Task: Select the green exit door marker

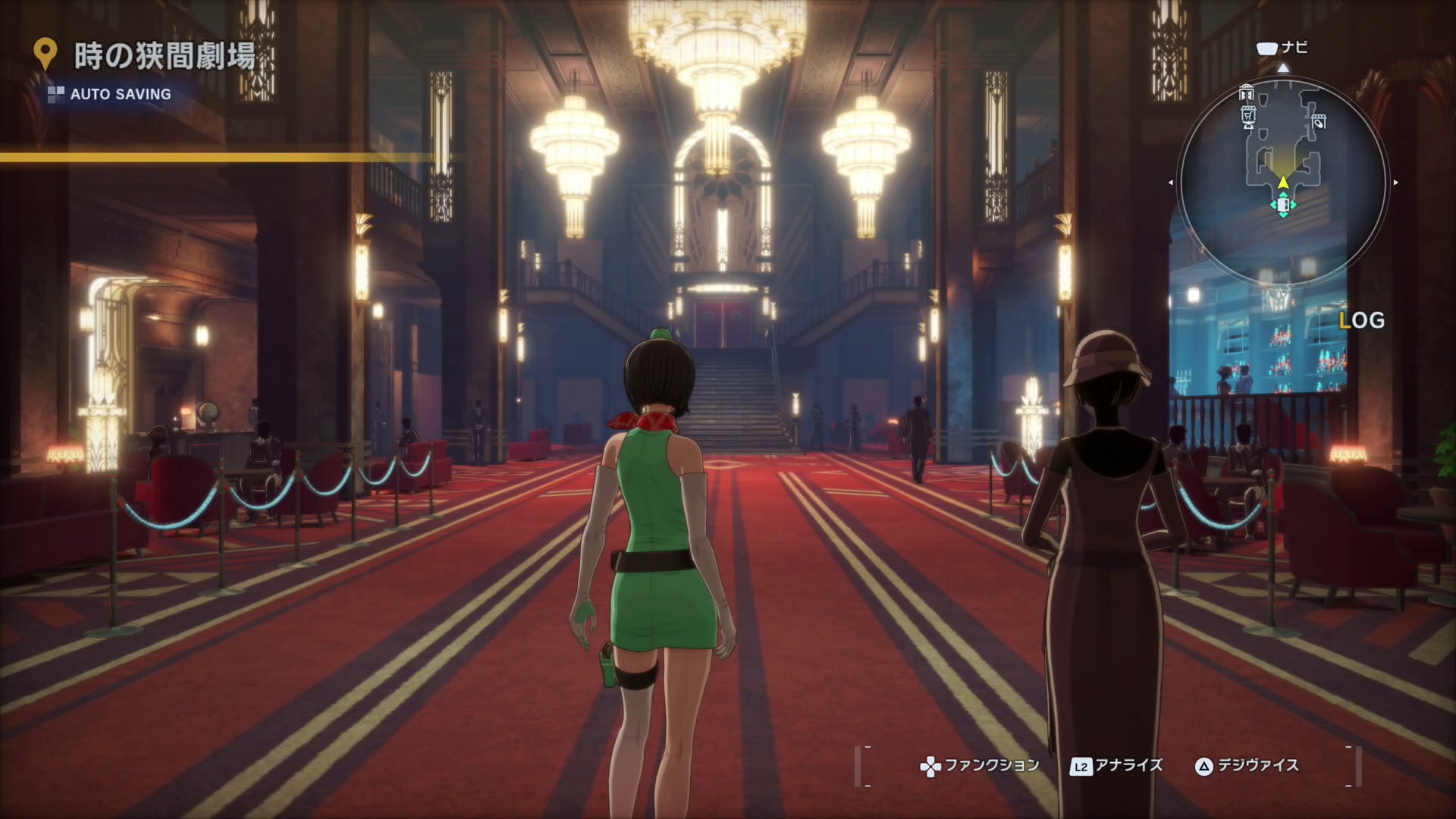Action: (1283, 206)
